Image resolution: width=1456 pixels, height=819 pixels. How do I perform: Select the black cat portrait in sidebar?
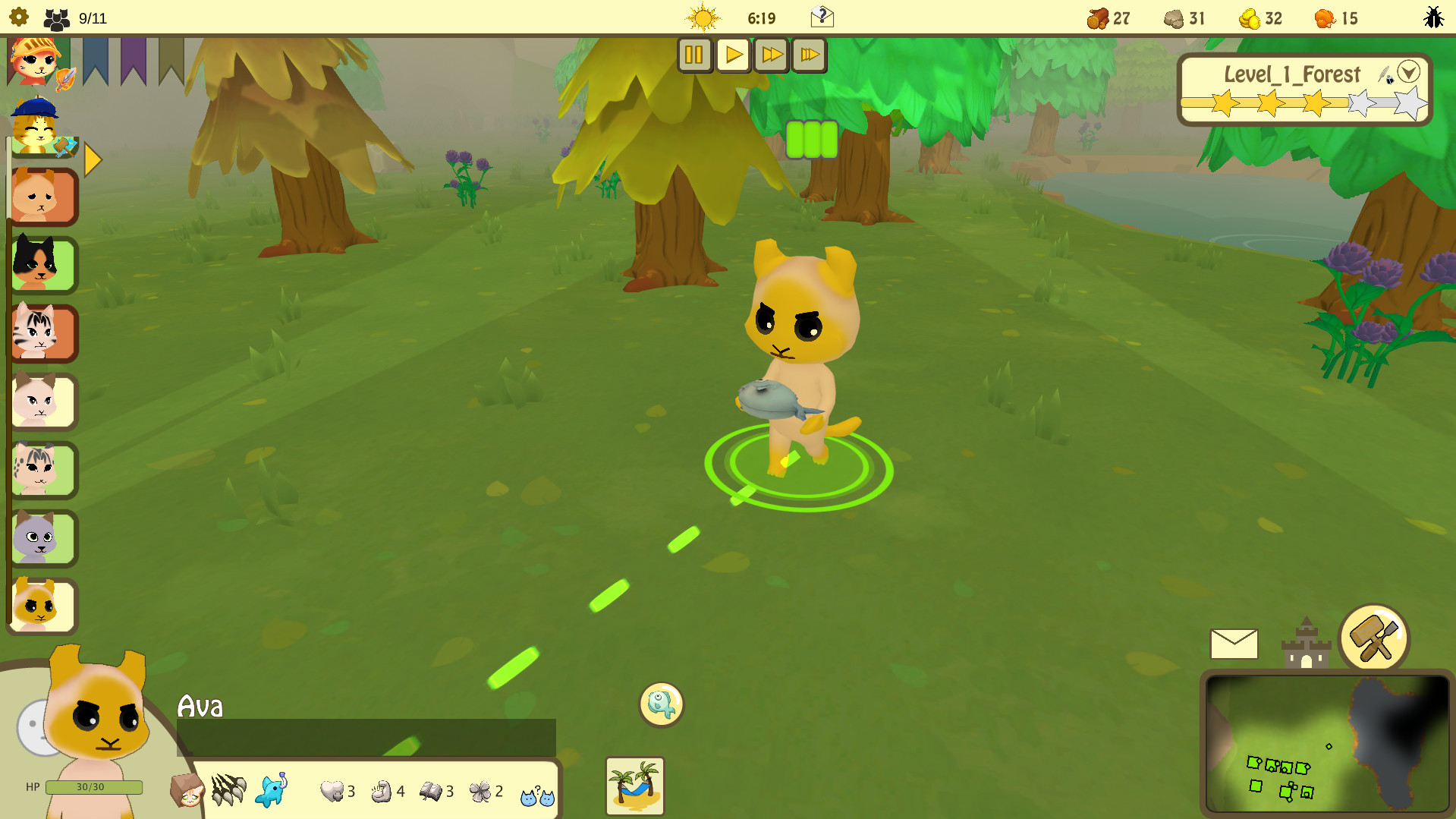[x=43, y=264]
